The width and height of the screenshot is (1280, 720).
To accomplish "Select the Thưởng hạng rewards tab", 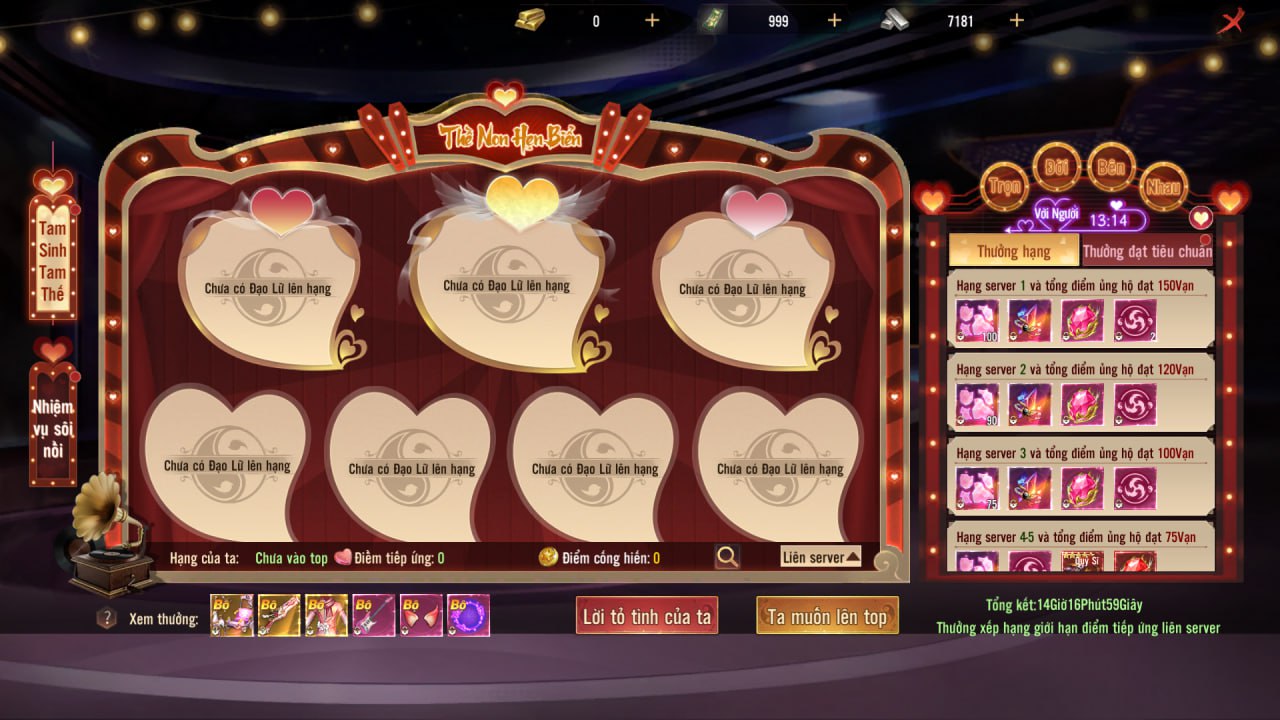I will [1013, 251].
